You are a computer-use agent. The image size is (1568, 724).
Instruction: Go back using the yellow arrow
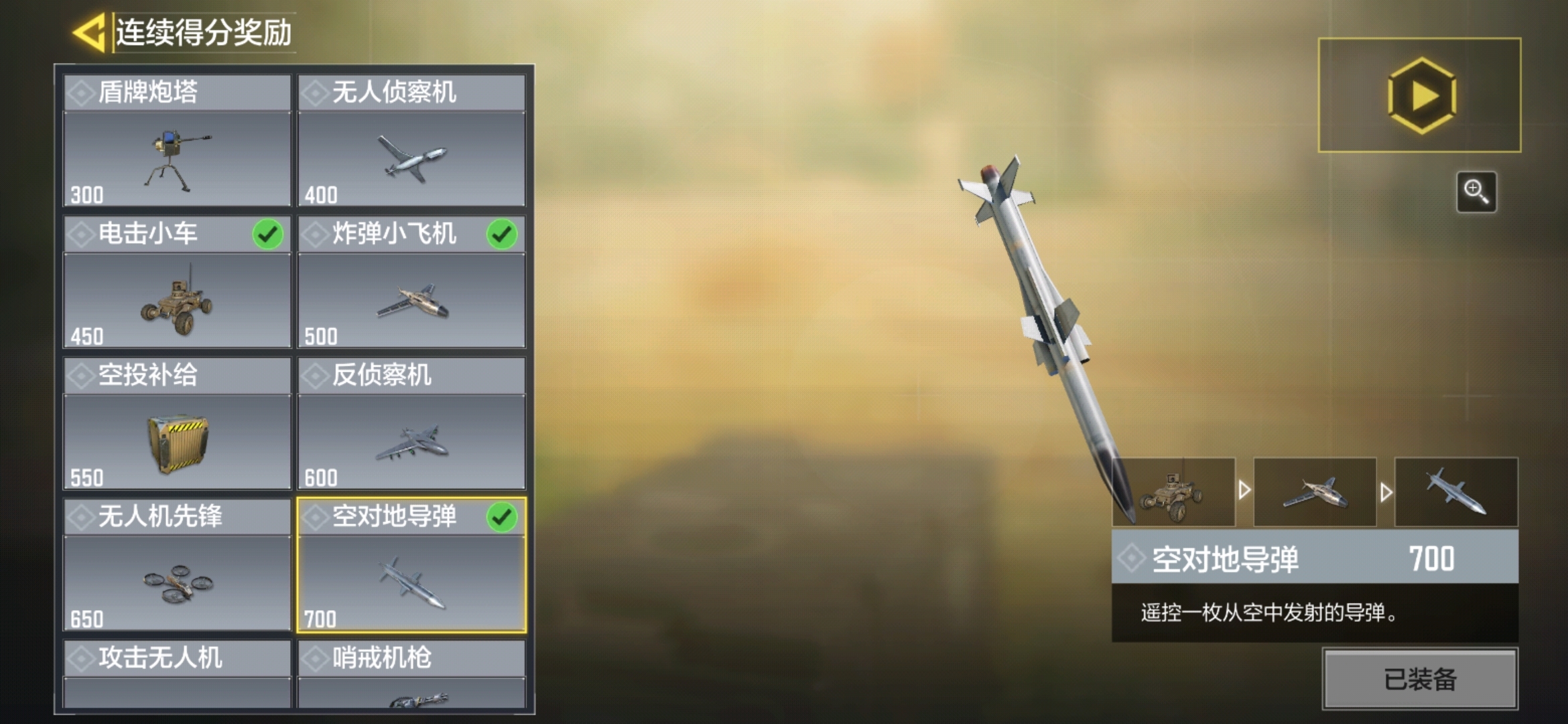pyautogui.click(x=89, y=32)
